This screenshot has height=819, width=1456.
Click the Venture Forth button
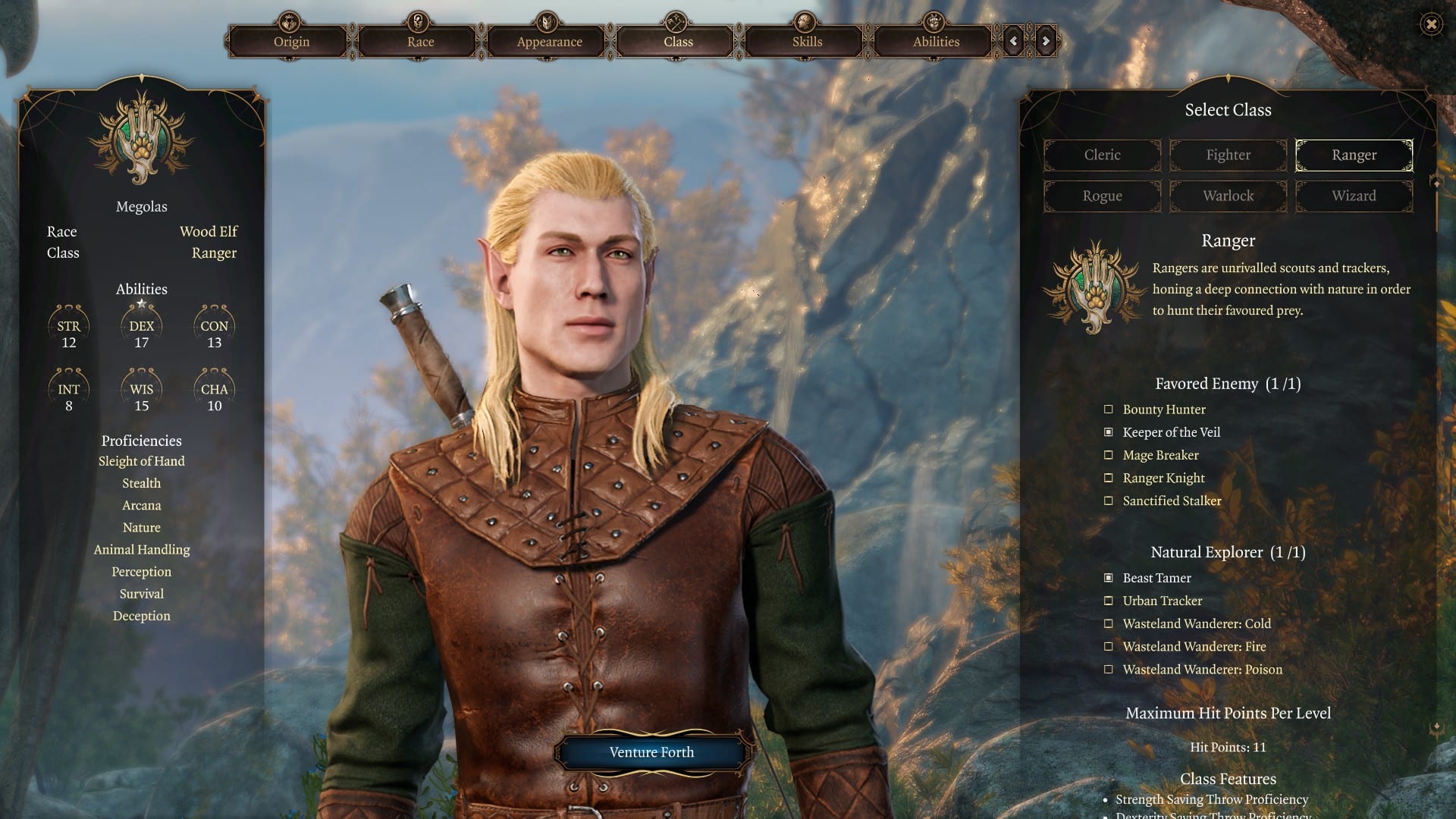point(651,752)
